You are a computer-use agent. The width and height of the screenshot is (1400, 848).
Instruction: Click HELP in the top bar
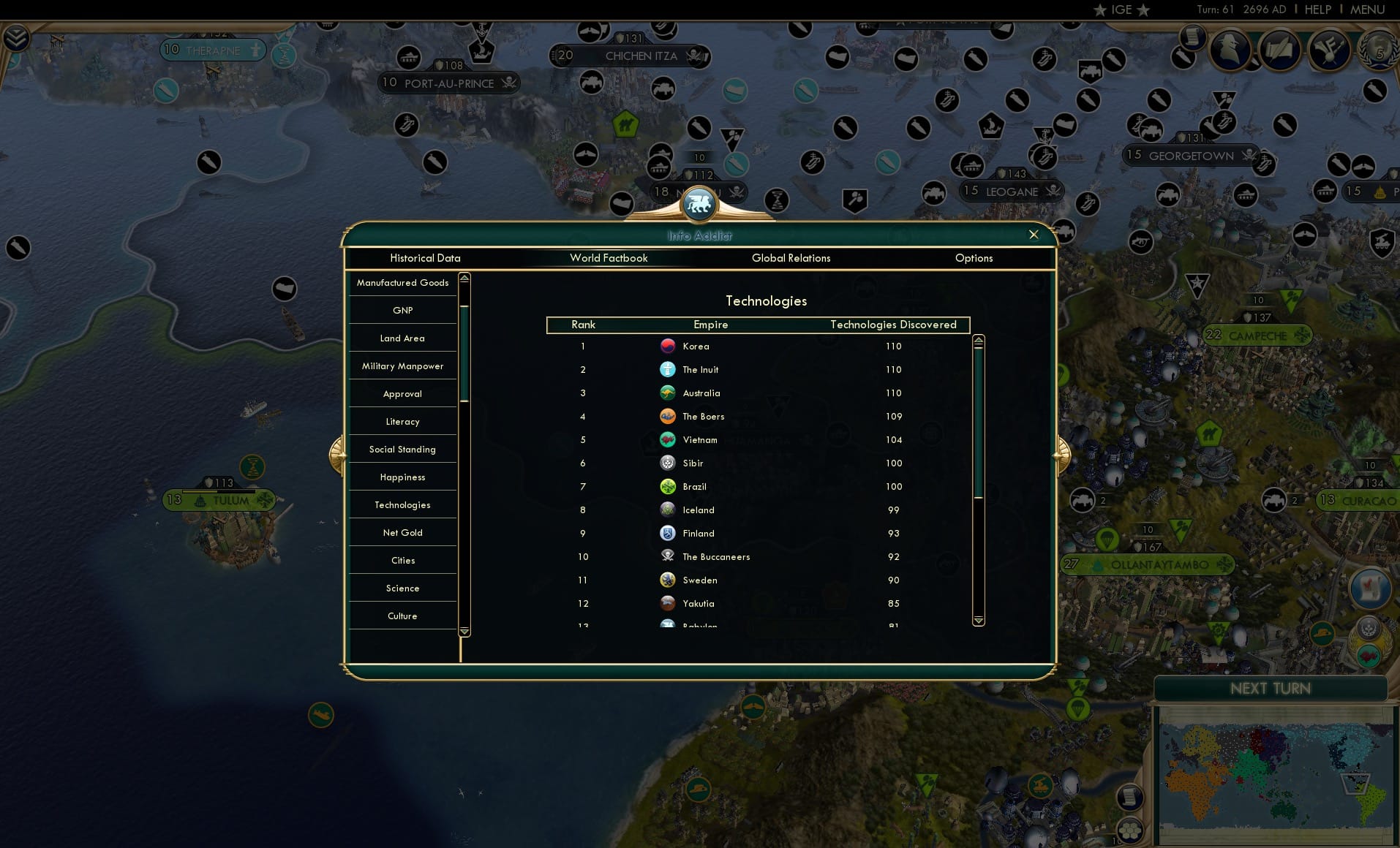click(1317, 10)
